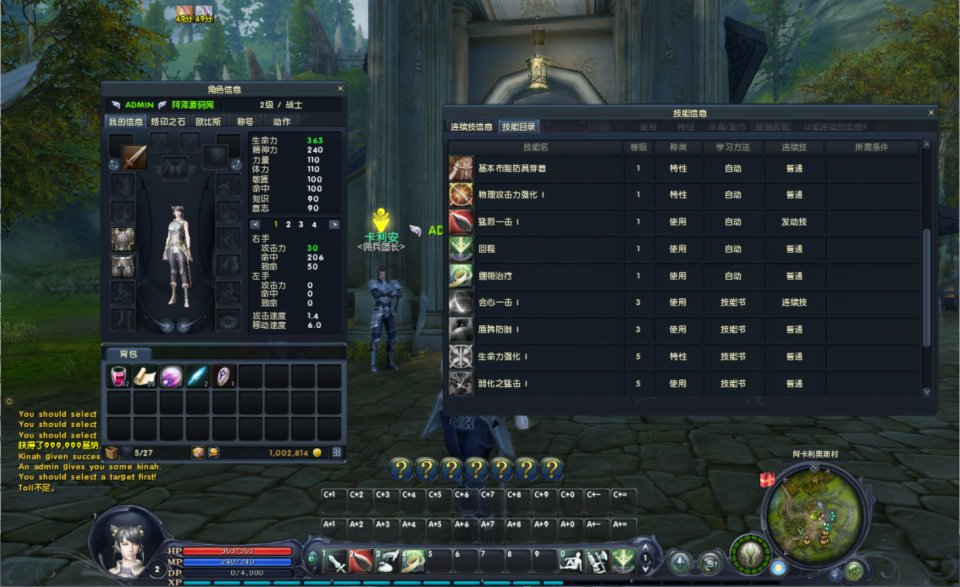Pick the scroll item in inventory

click(x=146, y=376)
